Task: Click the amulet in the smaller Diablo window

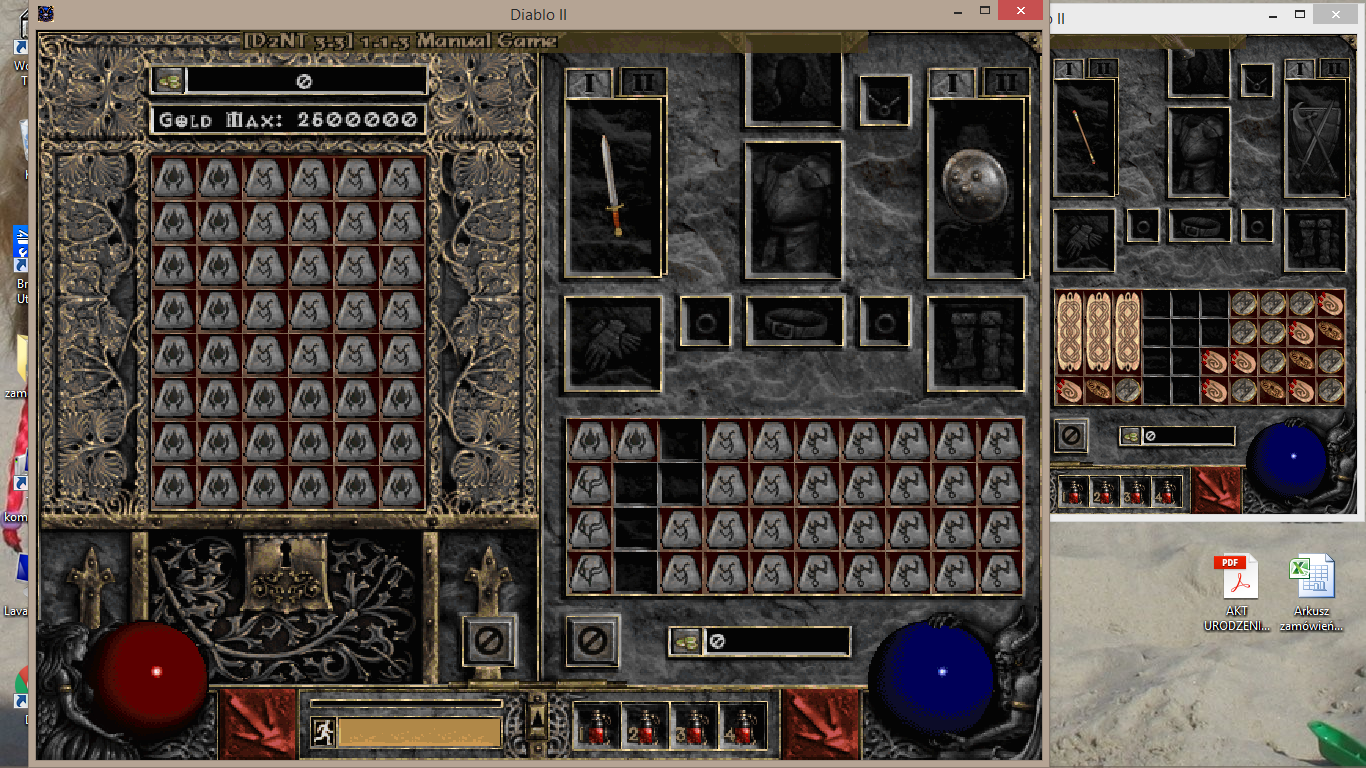Action: click(1255, 83)
